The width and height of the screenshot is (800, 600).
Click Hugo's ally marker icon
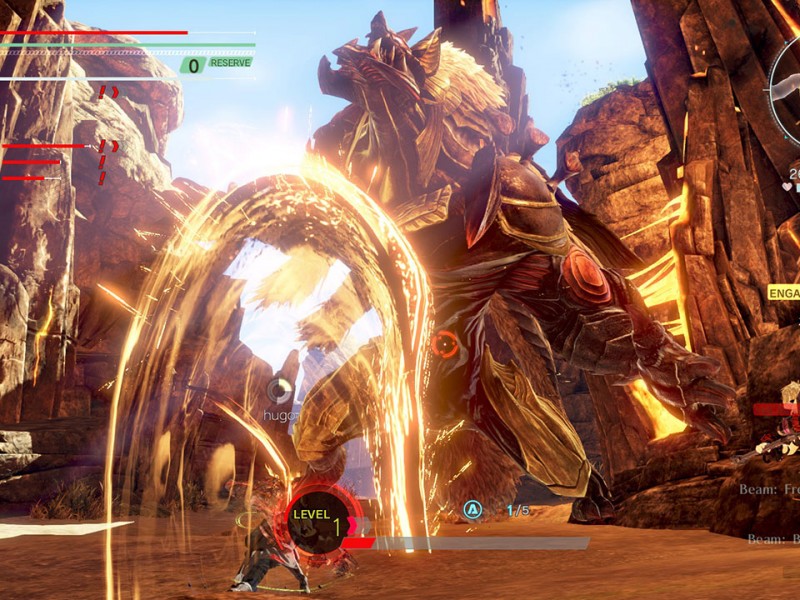(x=281, y=390)
